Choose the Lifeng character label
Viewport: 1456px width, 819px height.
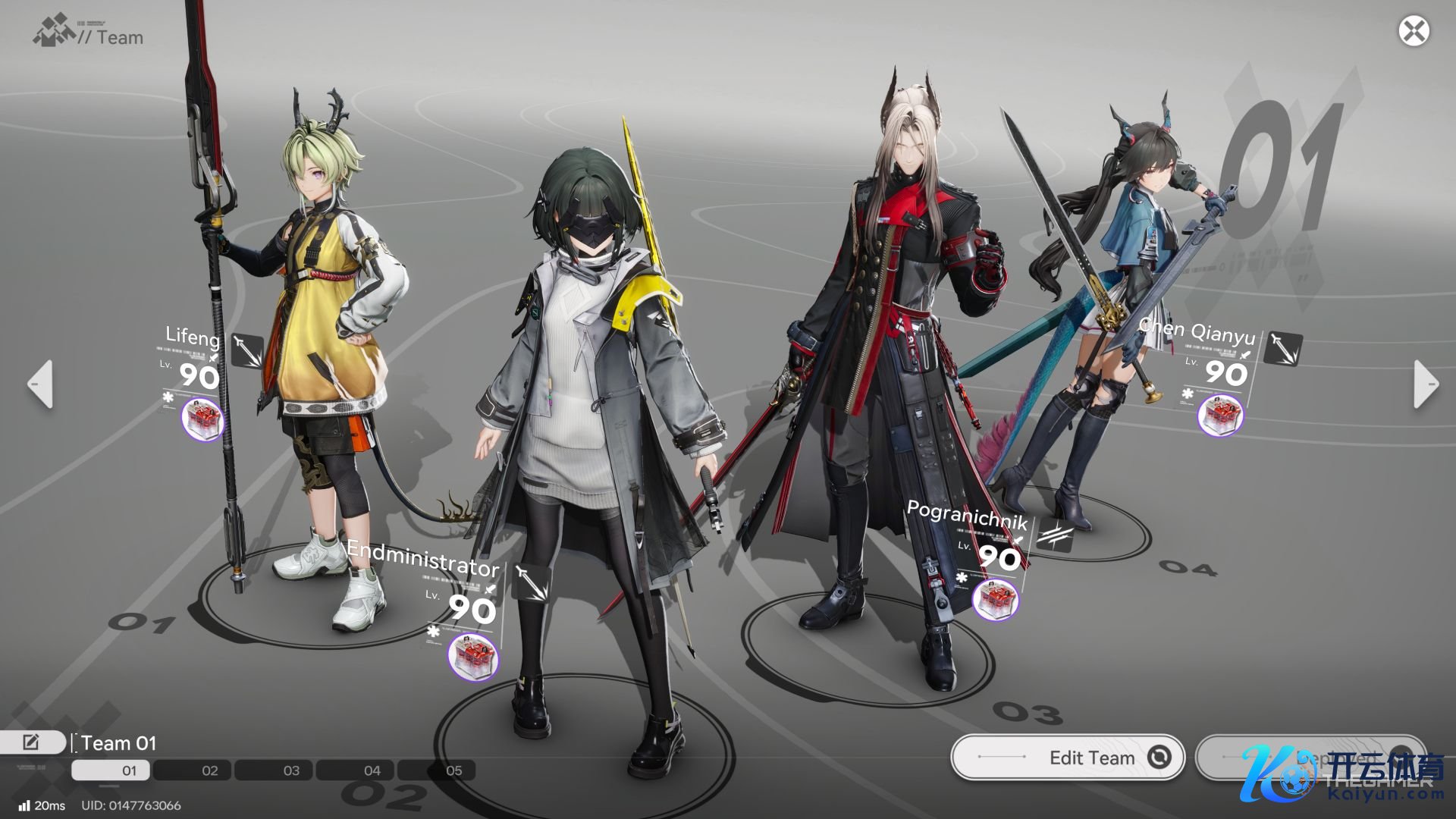click(193, 336)
